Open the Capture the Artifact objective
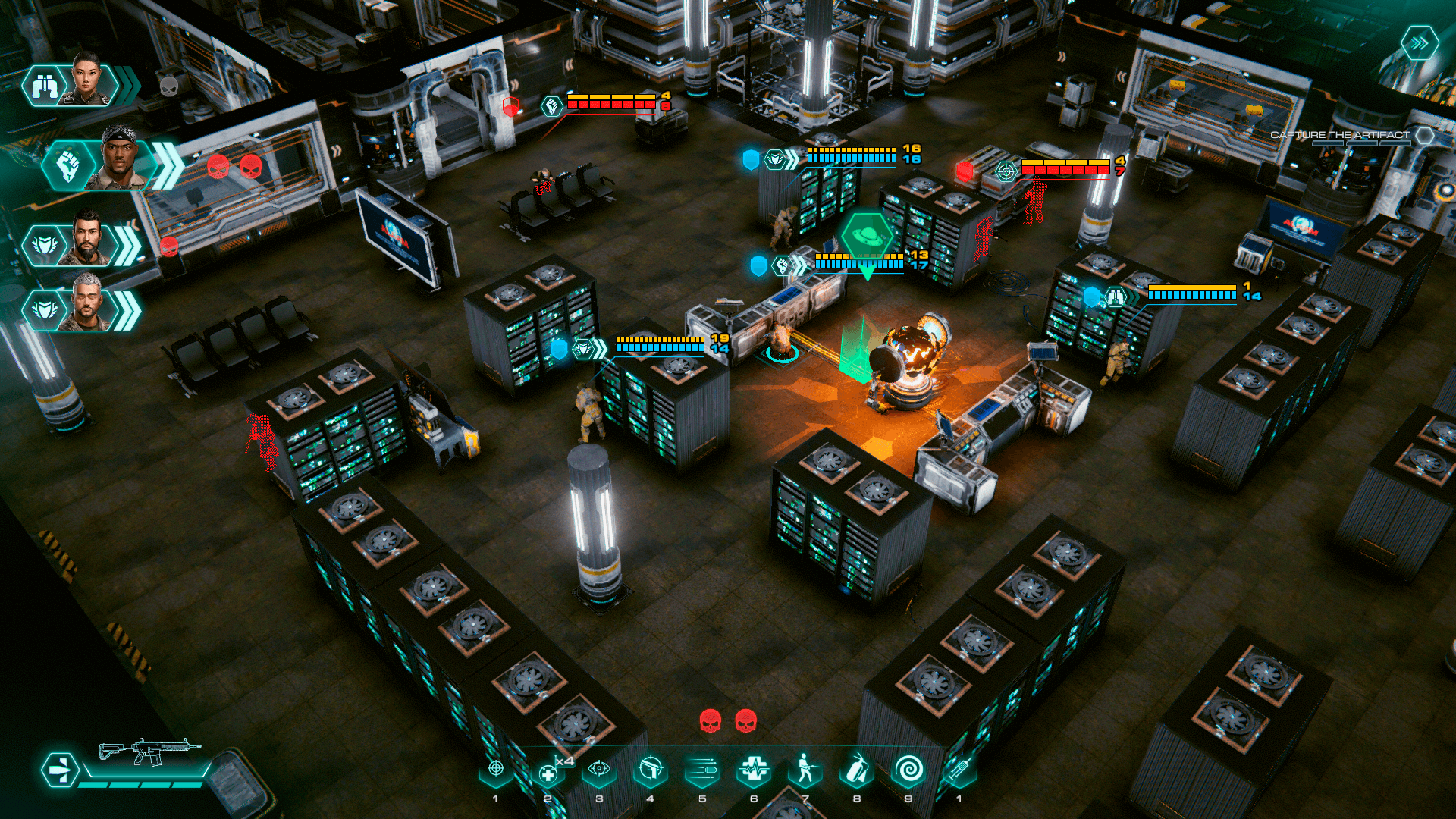Viewport: 1456px width, 819px height. tap(1340, 135)
